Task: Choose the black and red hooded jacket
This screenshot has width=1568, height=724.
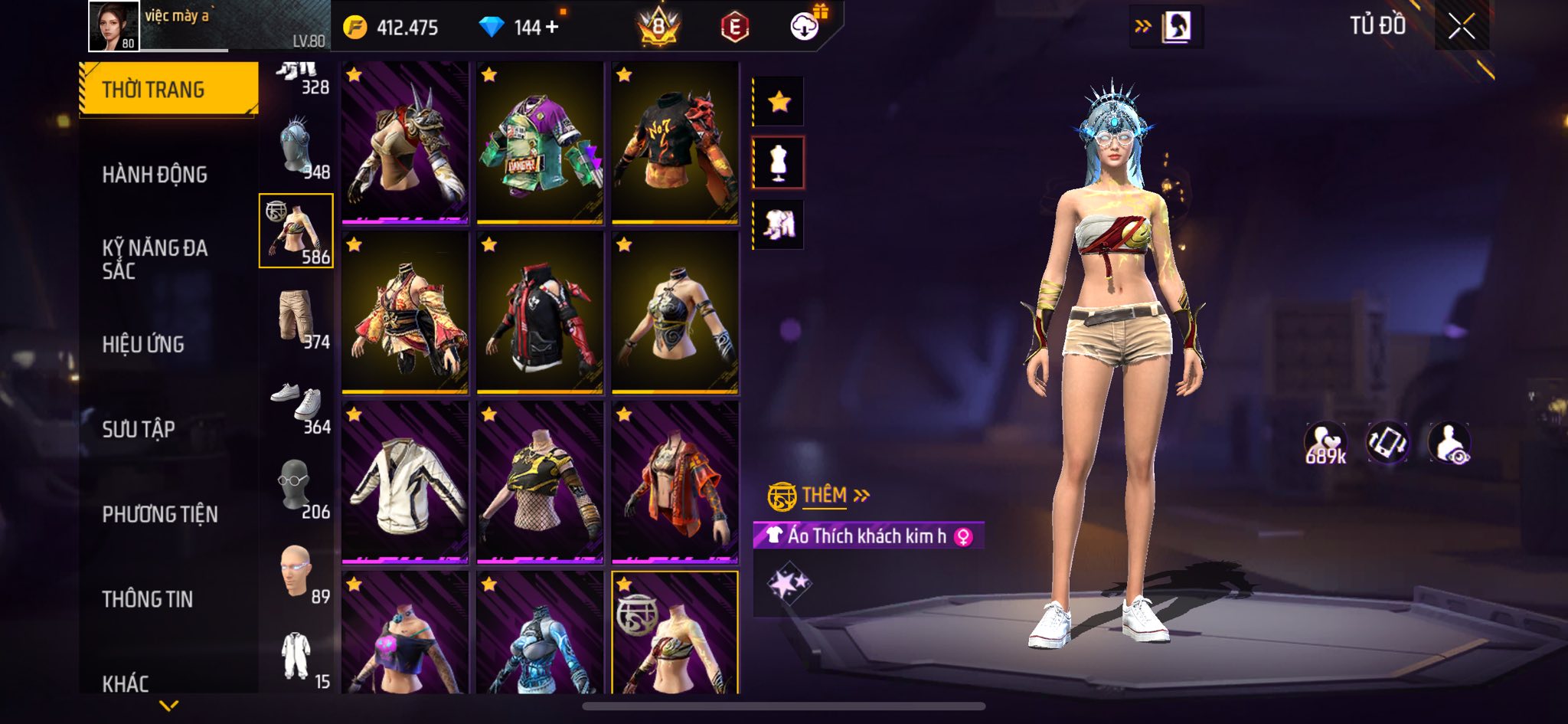Action: [x=540, y=313]
